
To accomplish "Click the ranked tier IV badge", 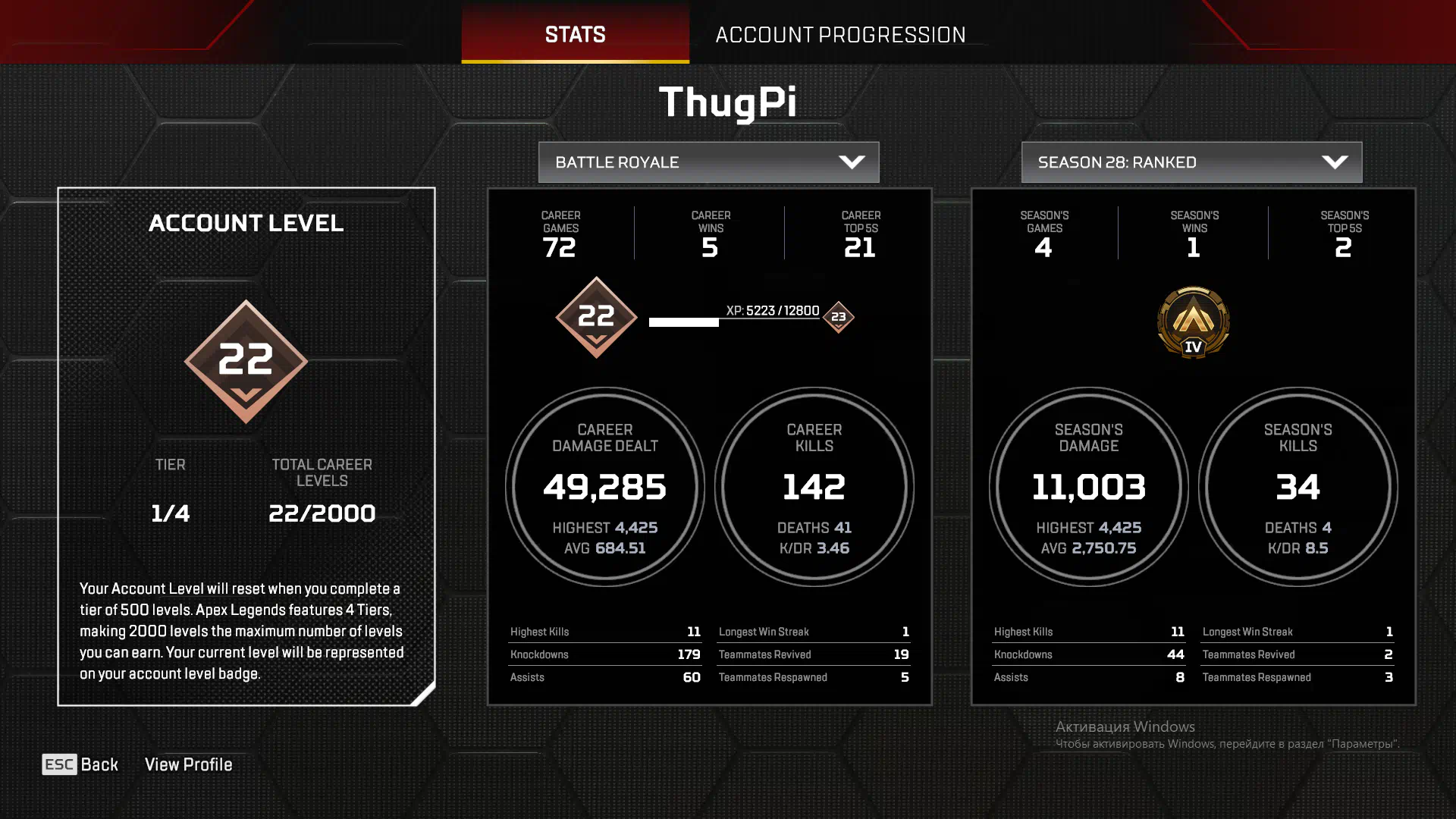I will tap(1193, 322).
